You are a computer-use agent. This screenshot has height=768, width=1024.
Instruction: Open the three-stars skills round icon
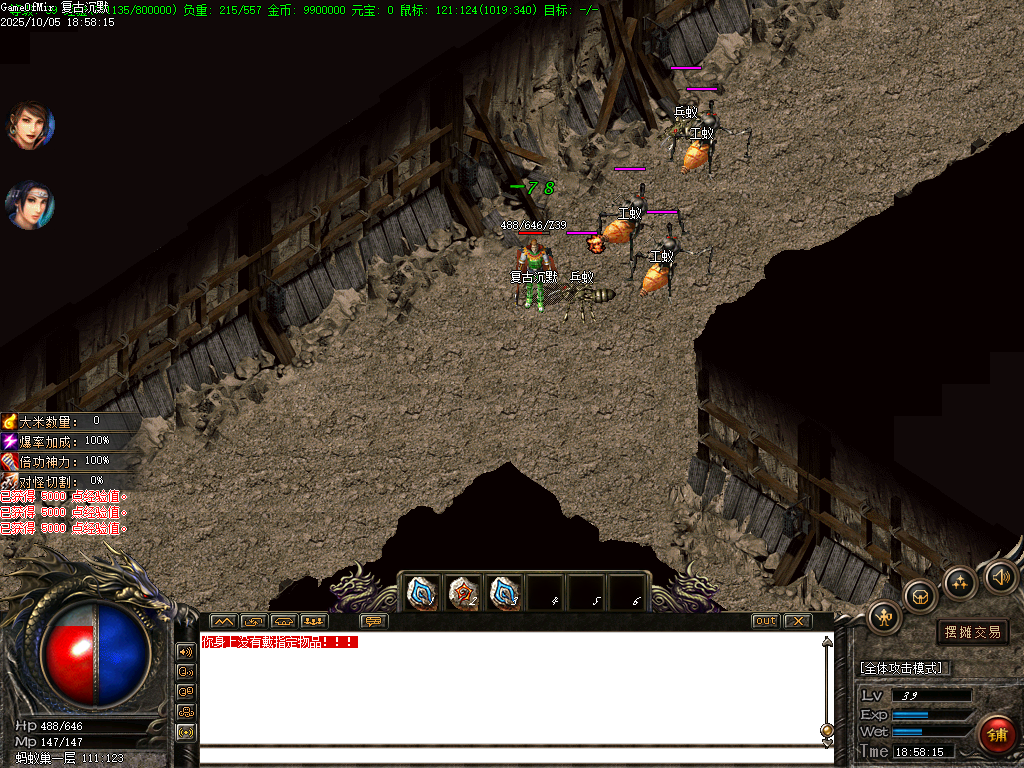tap(960, 581)
